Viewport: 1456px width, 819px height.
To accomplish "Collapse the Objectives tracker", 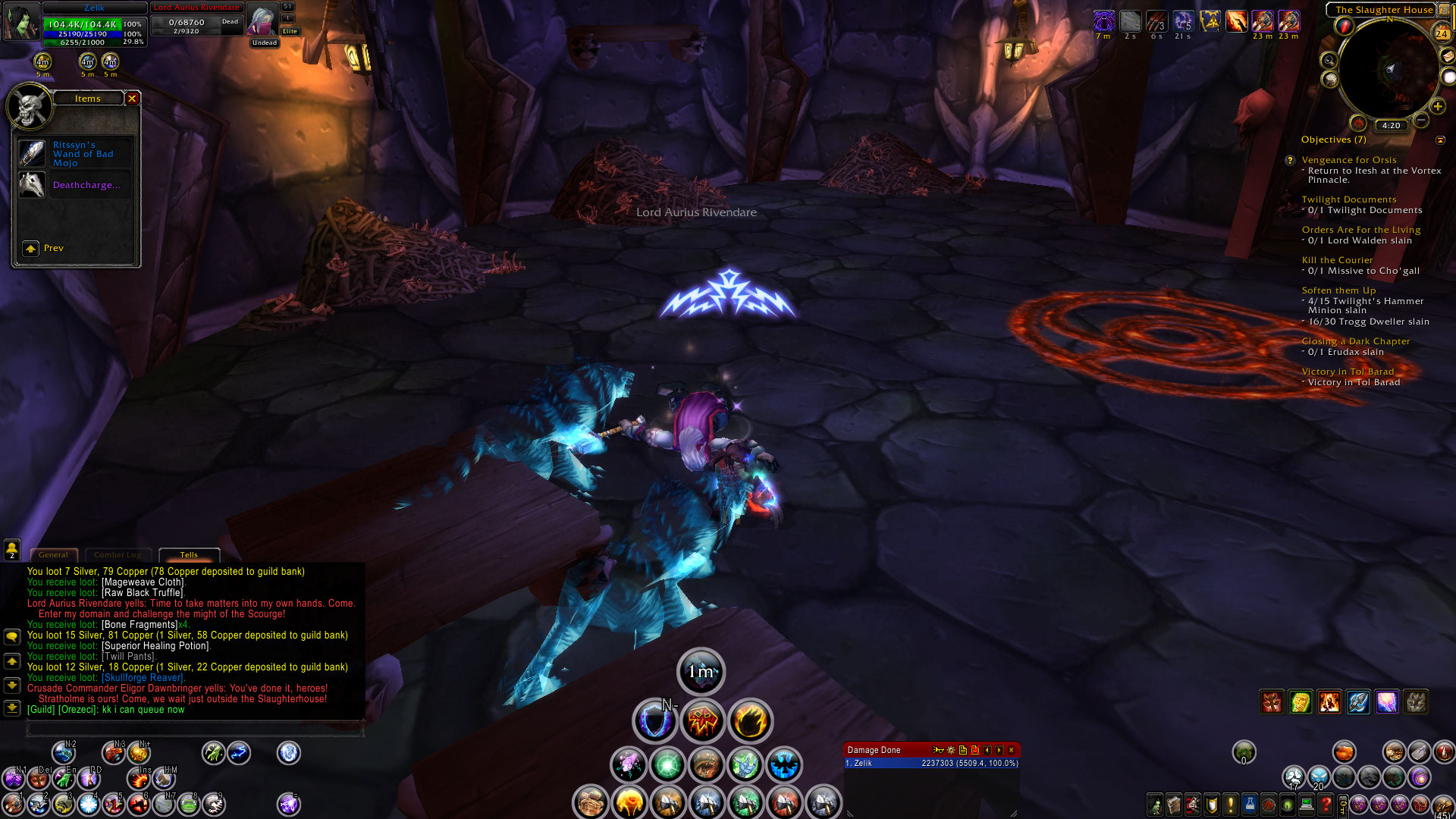I will point(1440,140).
